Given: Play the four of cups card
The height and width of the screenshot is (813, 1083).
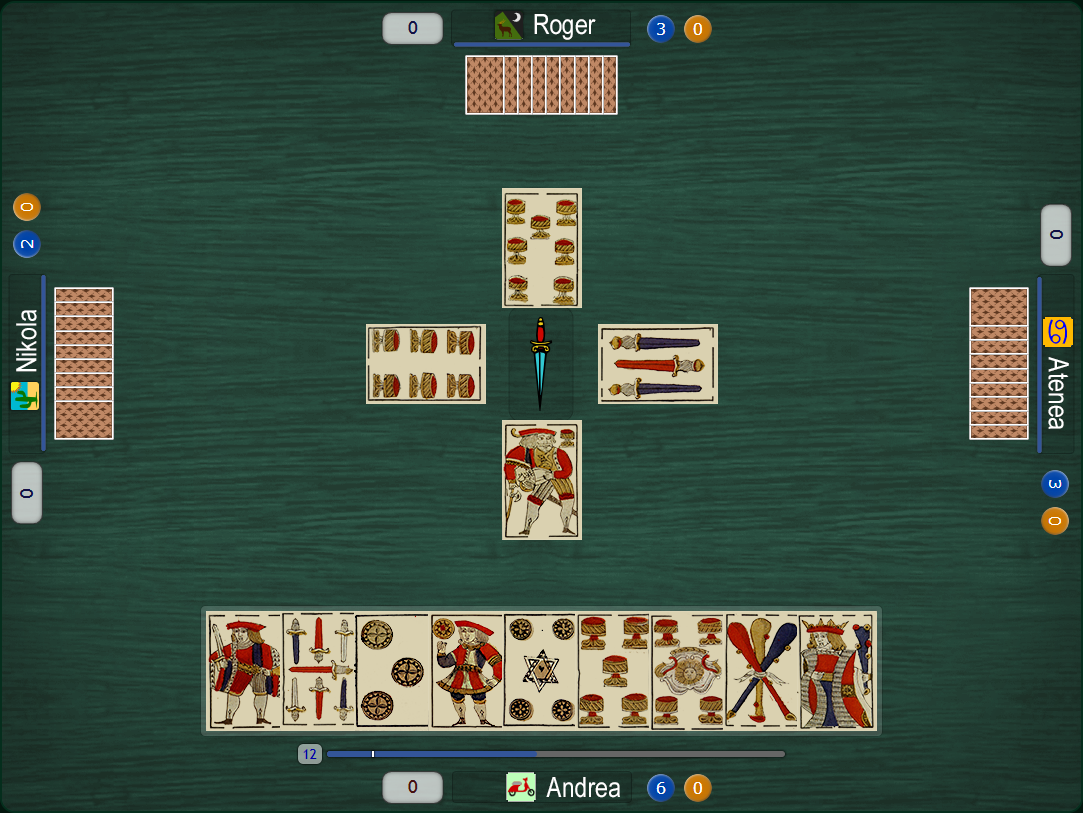Looking at the screenshot, I should (688, 670).
